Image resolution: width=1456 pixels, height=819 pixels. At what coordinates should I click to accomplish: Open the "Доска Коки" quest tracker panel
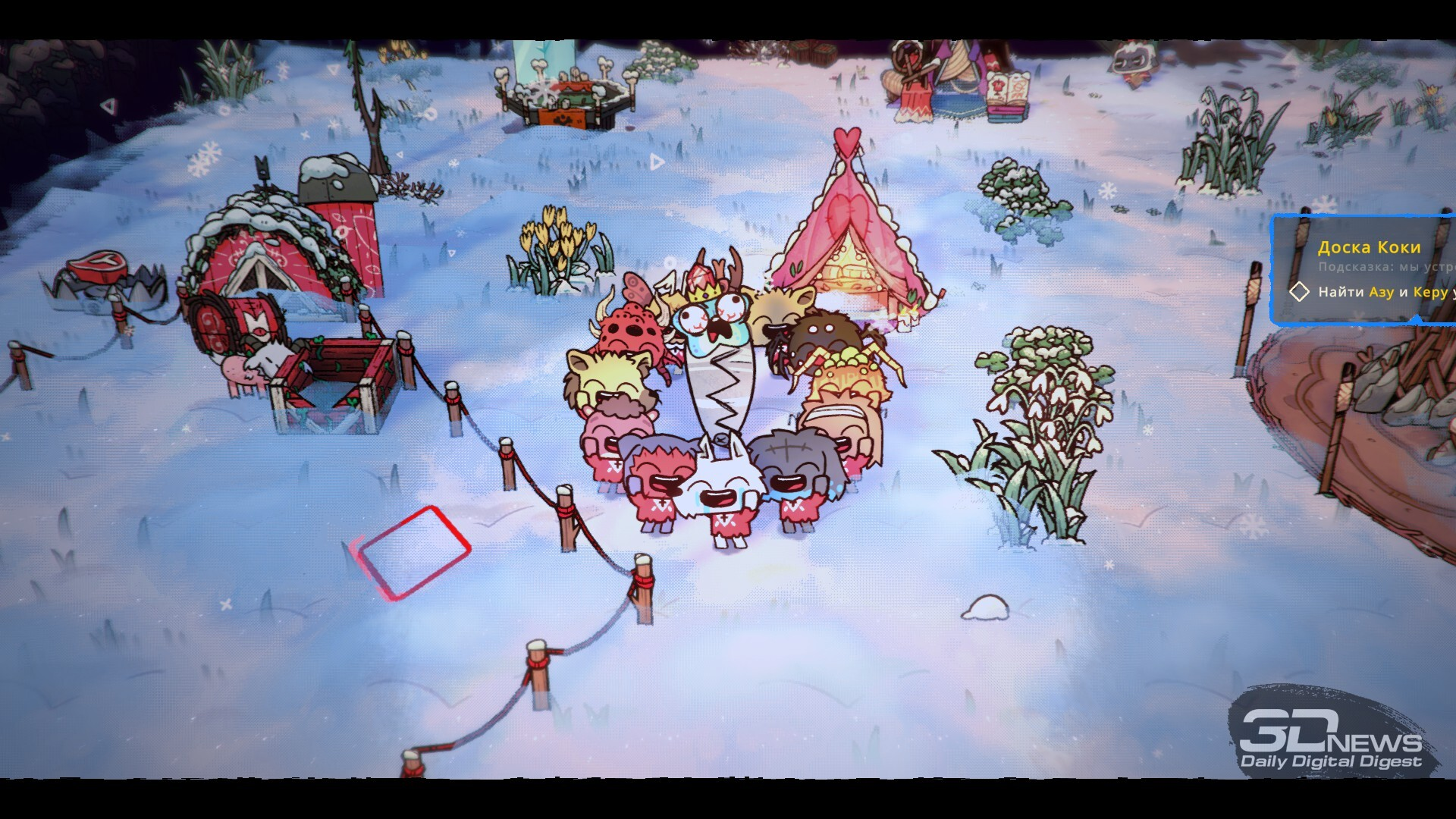(1369, 247)
